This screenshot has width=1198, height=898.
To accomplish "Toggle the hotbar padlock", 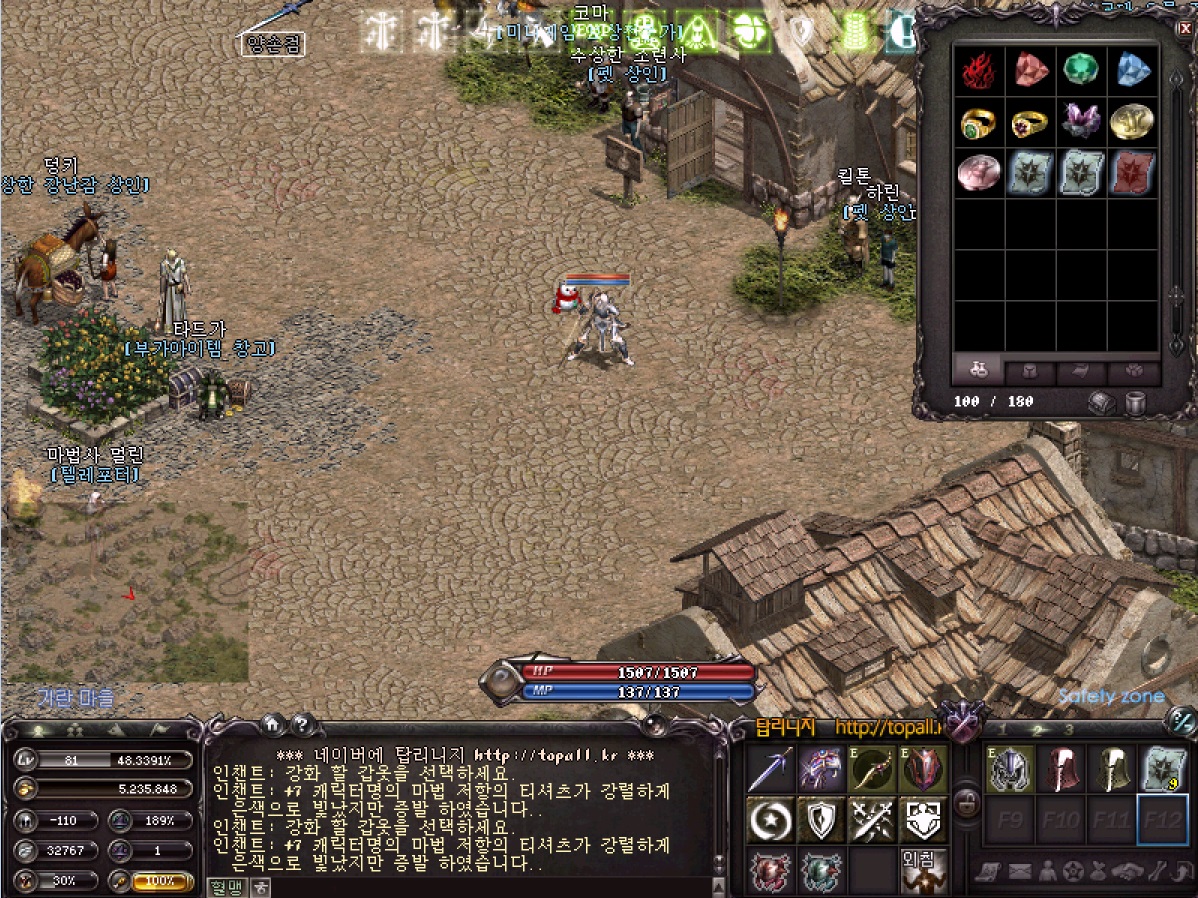I will tap(967, 801).
